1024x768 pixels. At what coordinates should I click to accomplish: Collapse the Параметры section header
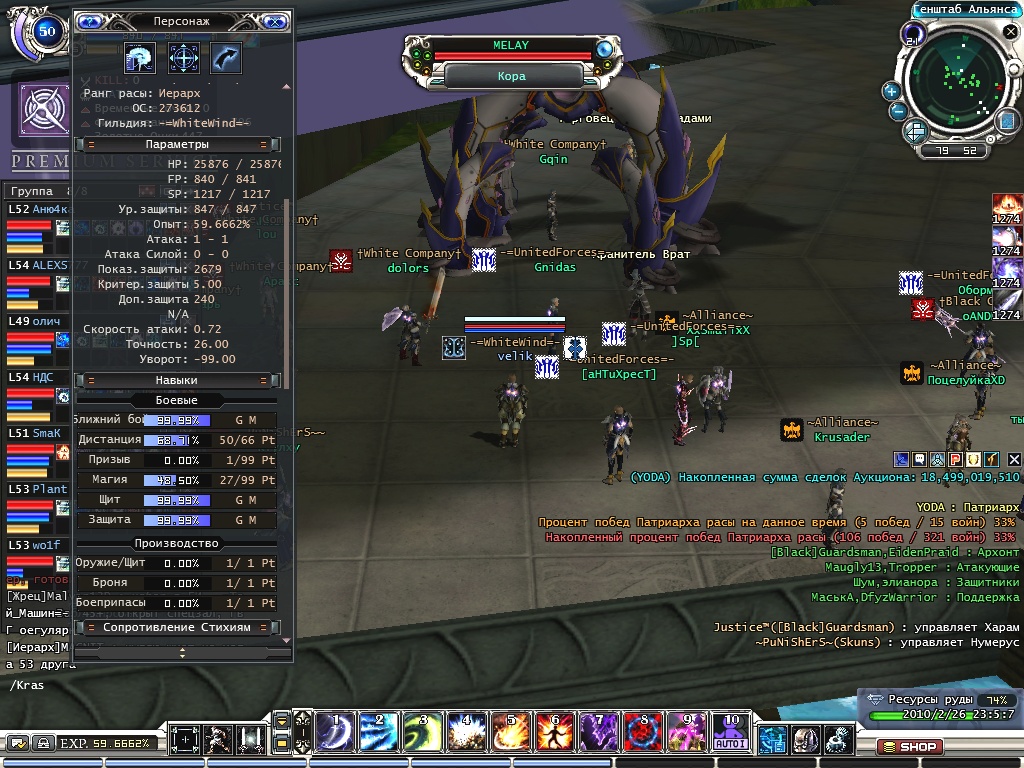tap(176, 144)
